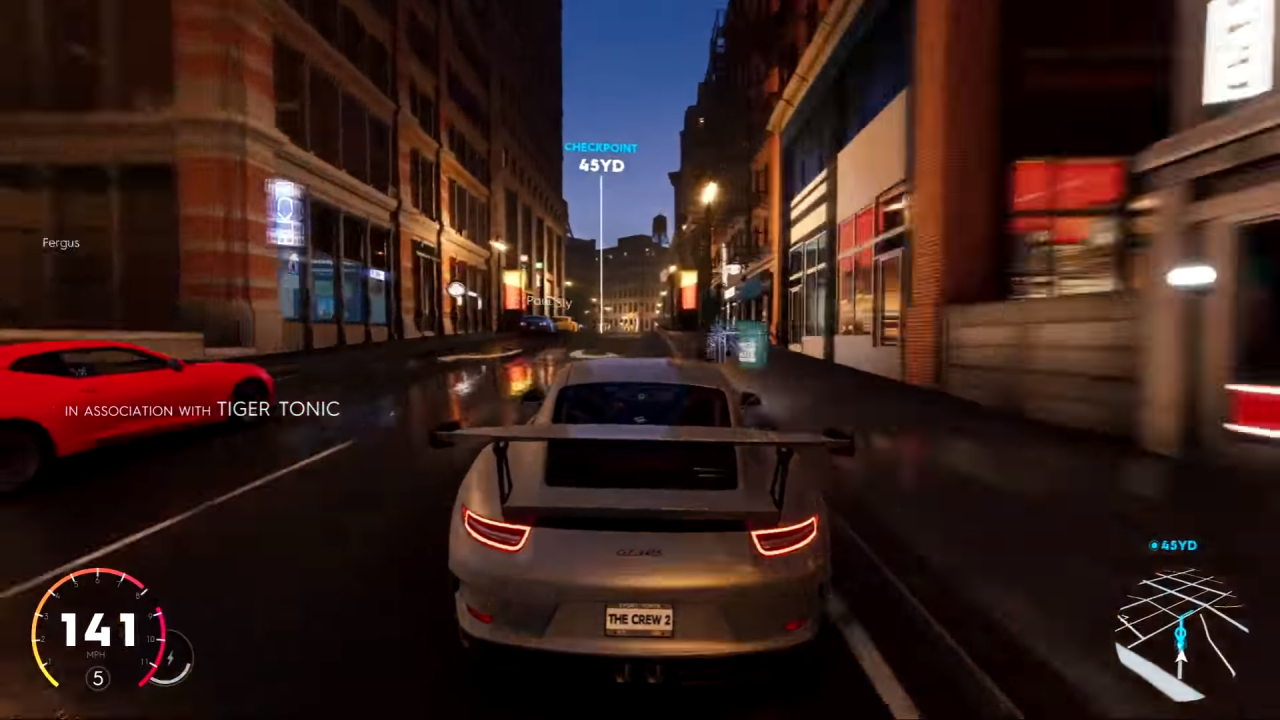Click the TIGER TONIC sponsor text
This screenshot has height=720, width=1280.
coord(278,409)
